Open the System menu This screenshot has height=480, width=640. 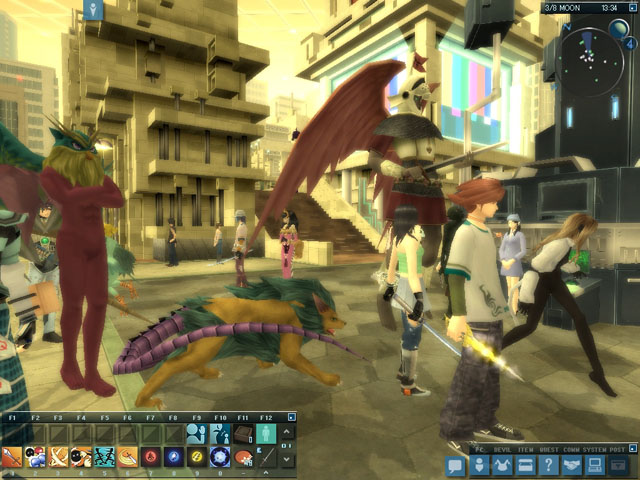click(x=594, y=465)
